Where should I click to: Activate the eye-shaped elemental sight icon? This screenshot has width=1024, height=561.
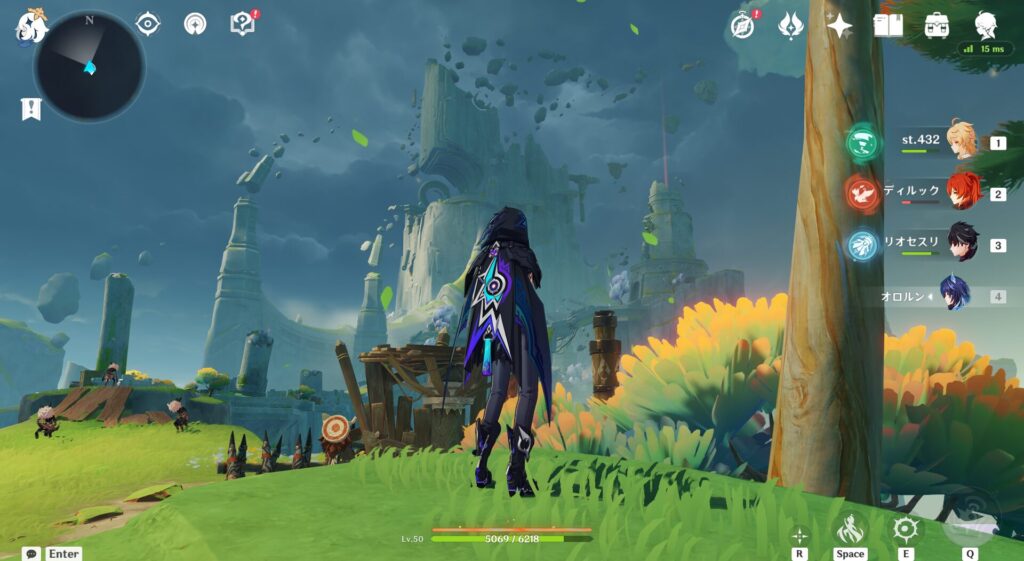(x=148, y=23)
